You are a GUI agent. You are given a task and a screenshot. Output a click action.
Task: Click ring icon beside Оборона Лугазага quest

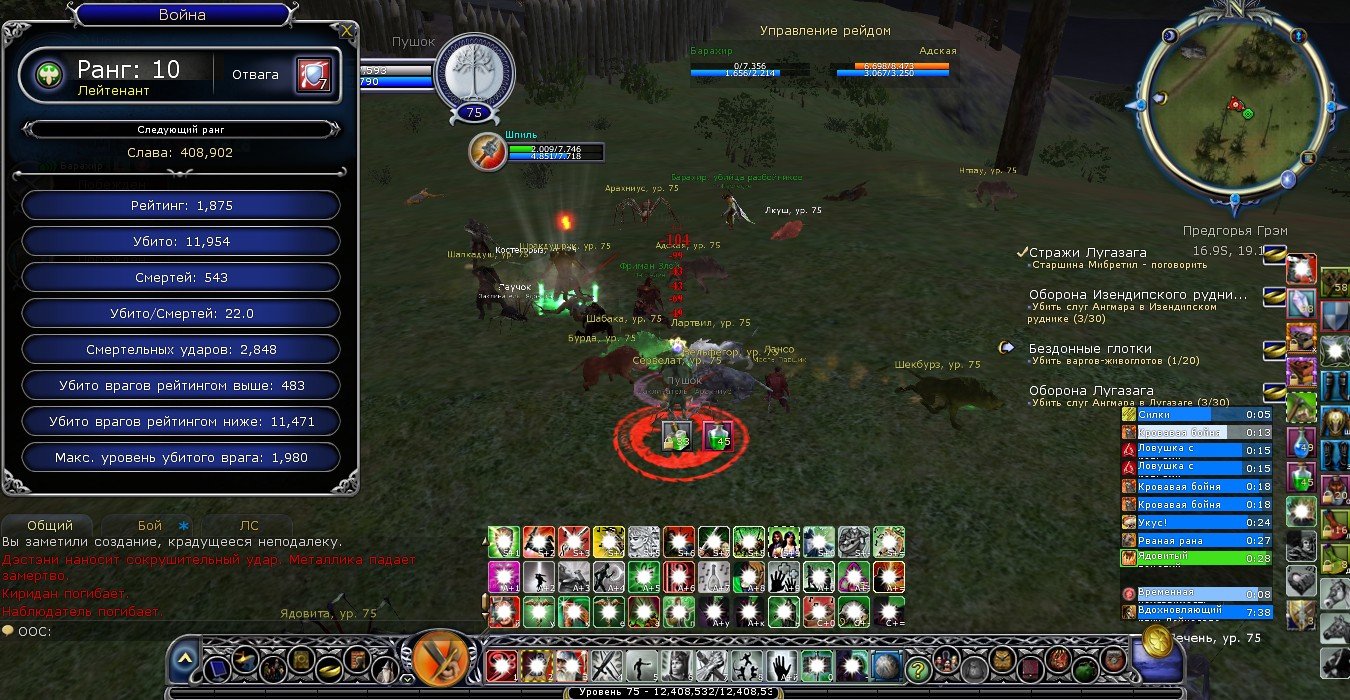1273,391
